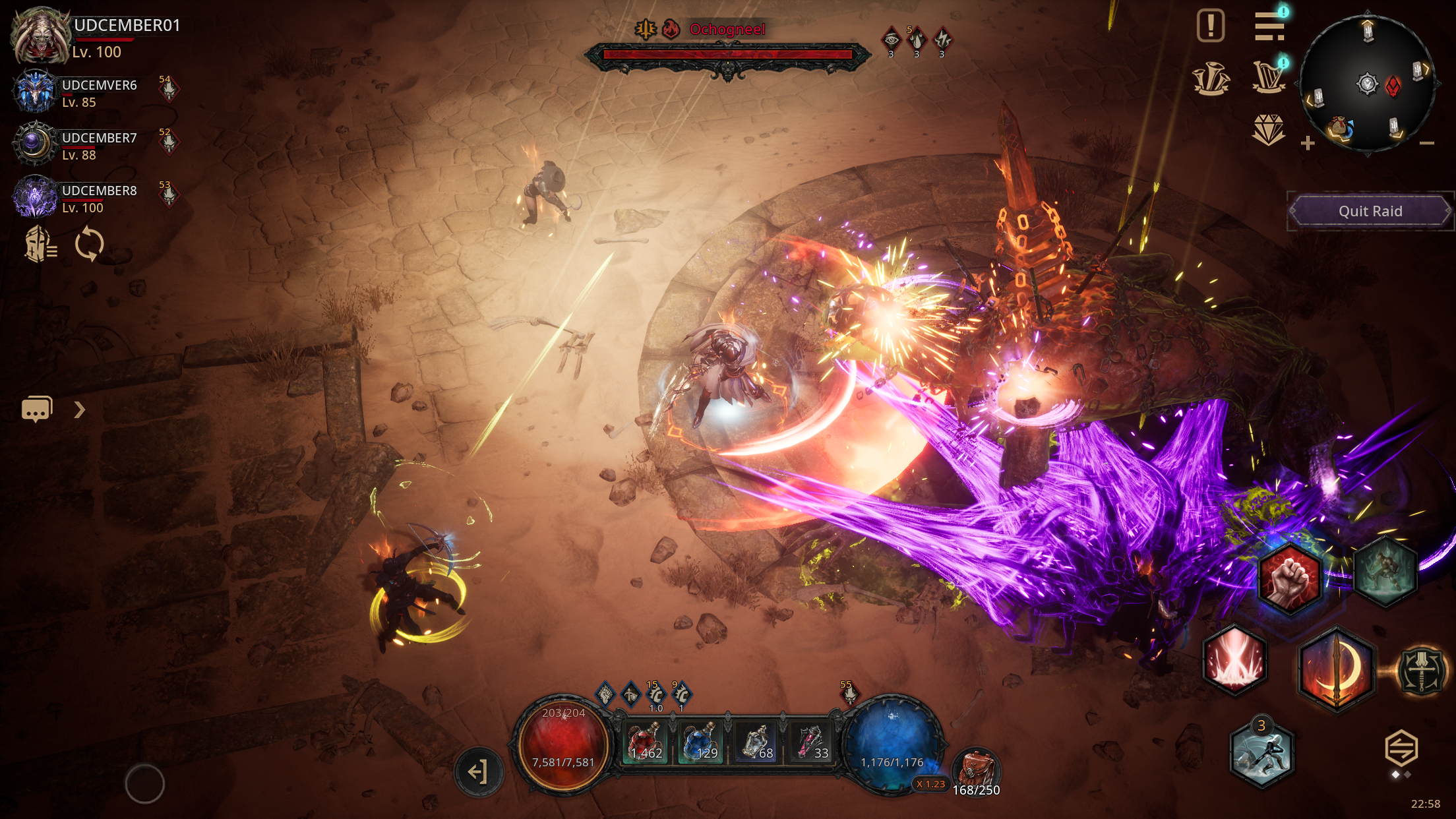
Task: Open the circular minimap
Action: point(1367,84)
